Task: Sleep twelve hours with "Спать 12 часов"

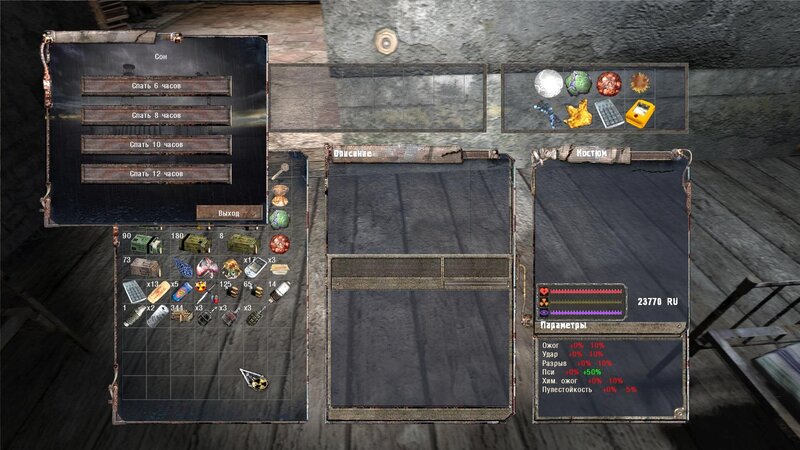Action: [156, 175]
